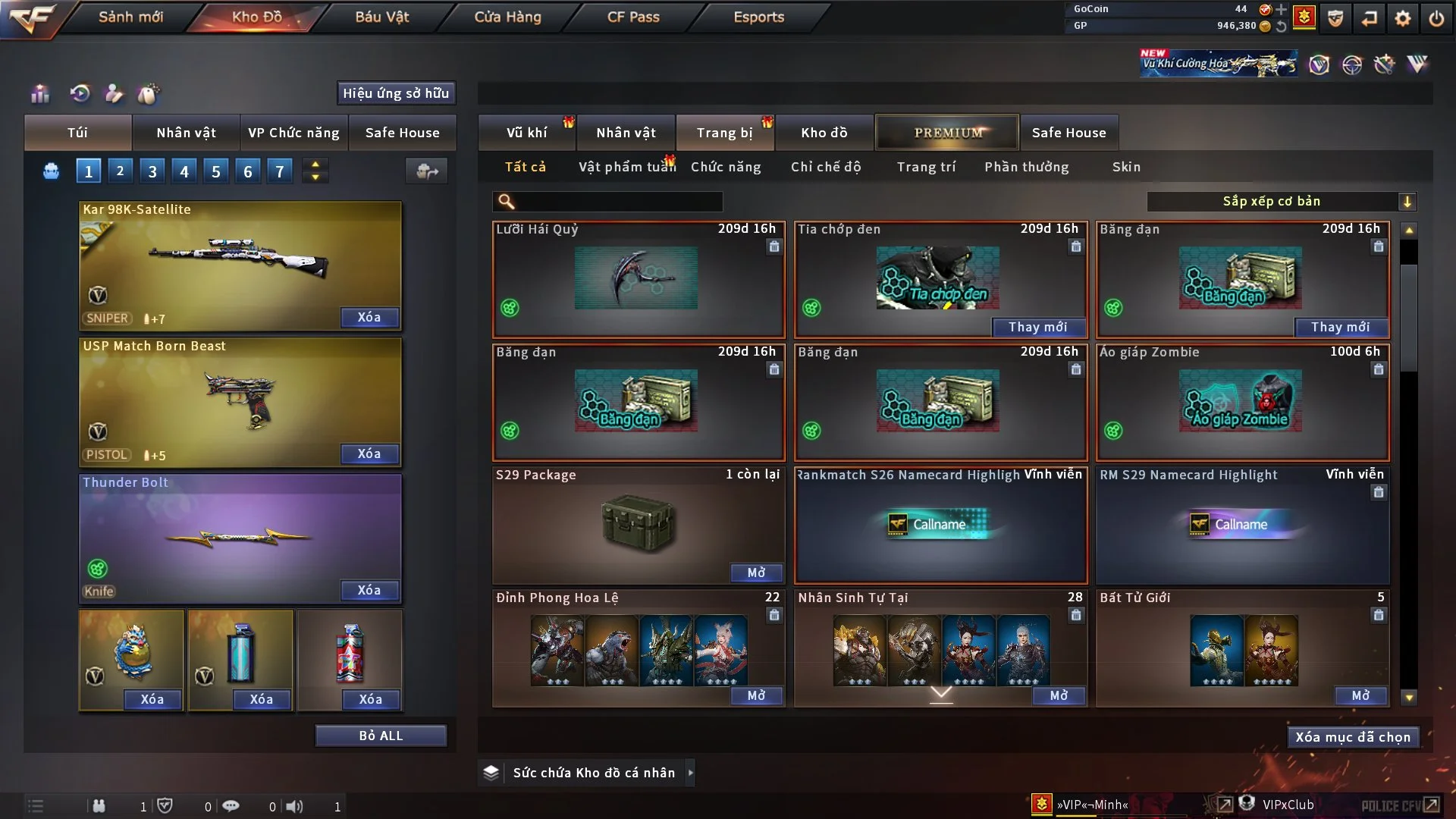
Task: Open the Báu Vật menu
Action: (381, 17)
